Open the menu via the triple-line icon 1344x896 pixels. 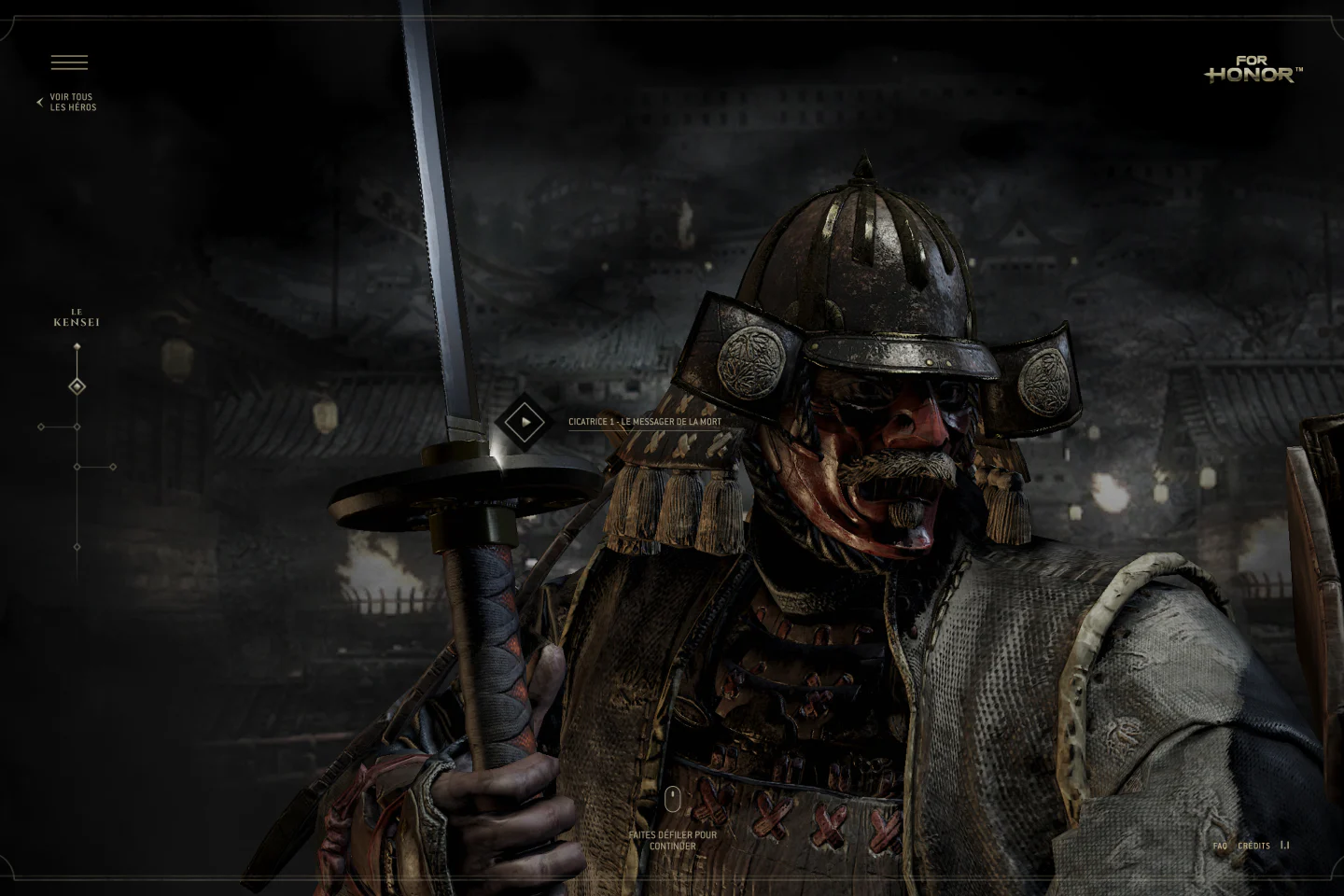(69, 62)
